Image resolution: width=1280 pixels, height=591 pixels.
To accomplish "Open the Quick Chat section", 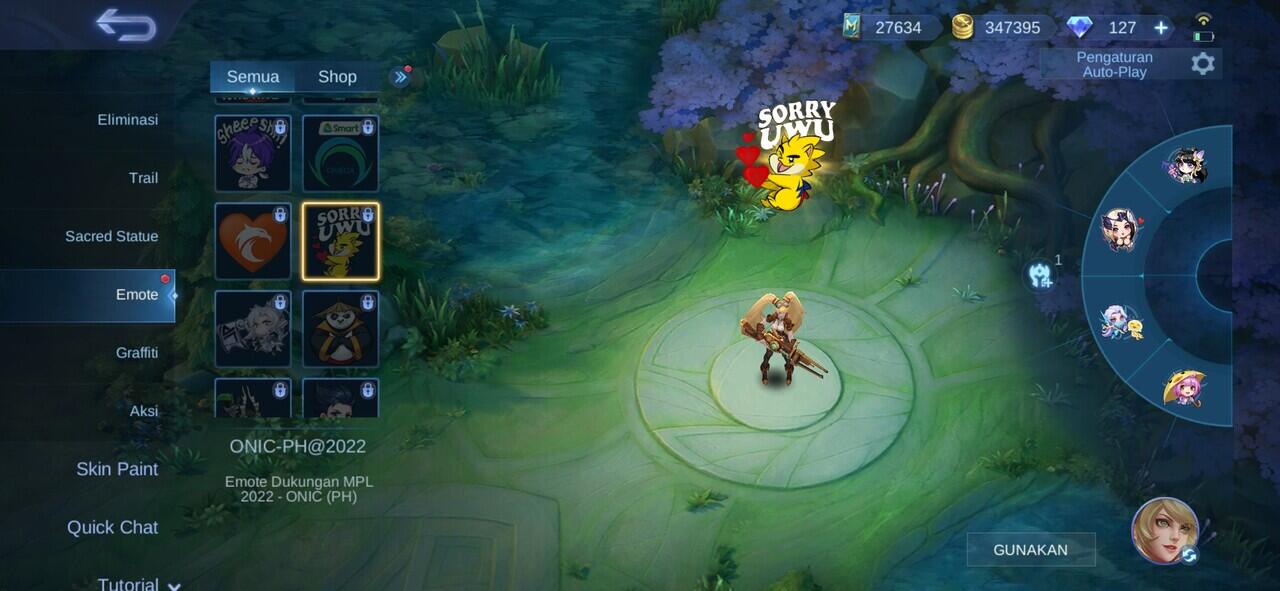I will [x=112, y=527].
